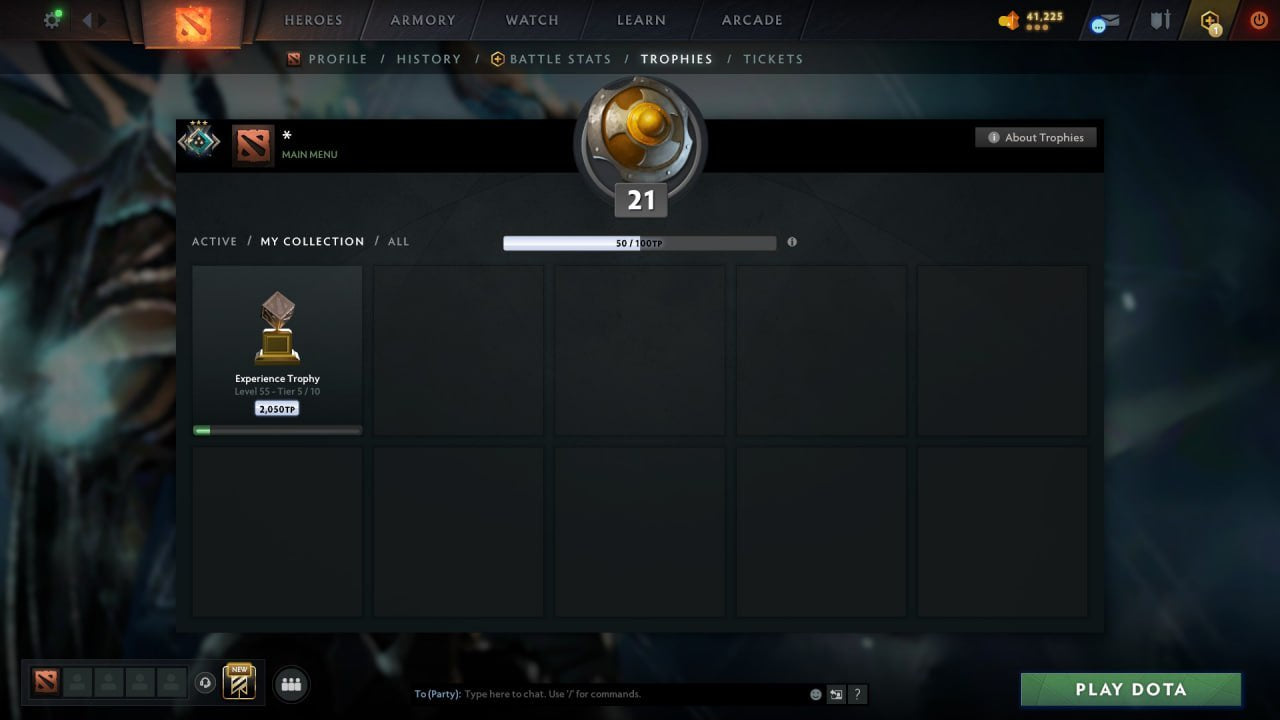Click the NEW battle pass journal icon

tap(237, 683)
